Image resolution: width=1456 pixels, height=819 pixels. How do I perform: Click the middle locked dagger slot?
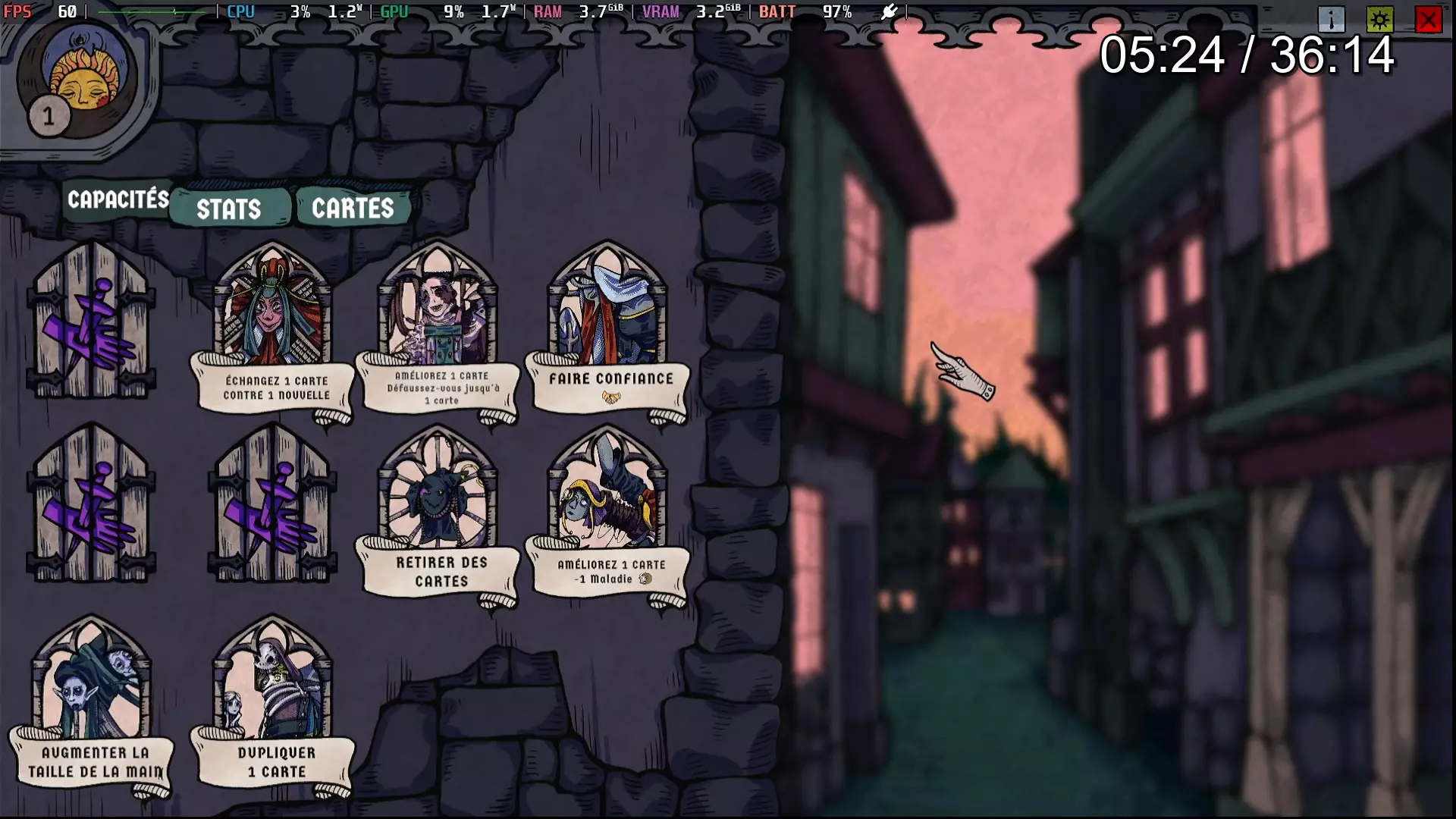(x=273, y=512)
